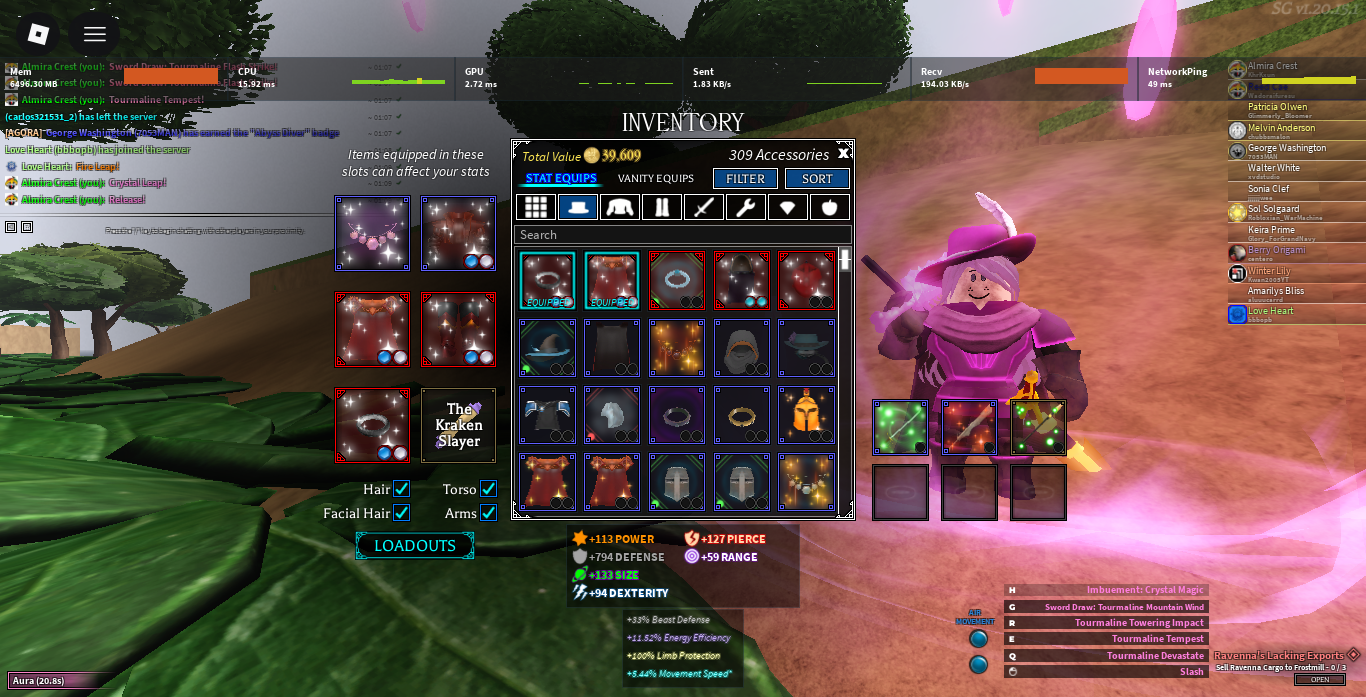Viewport: 1366px width, 697px height.
Task: Select Love Heart in the player list
Action: coord(1270,312)
